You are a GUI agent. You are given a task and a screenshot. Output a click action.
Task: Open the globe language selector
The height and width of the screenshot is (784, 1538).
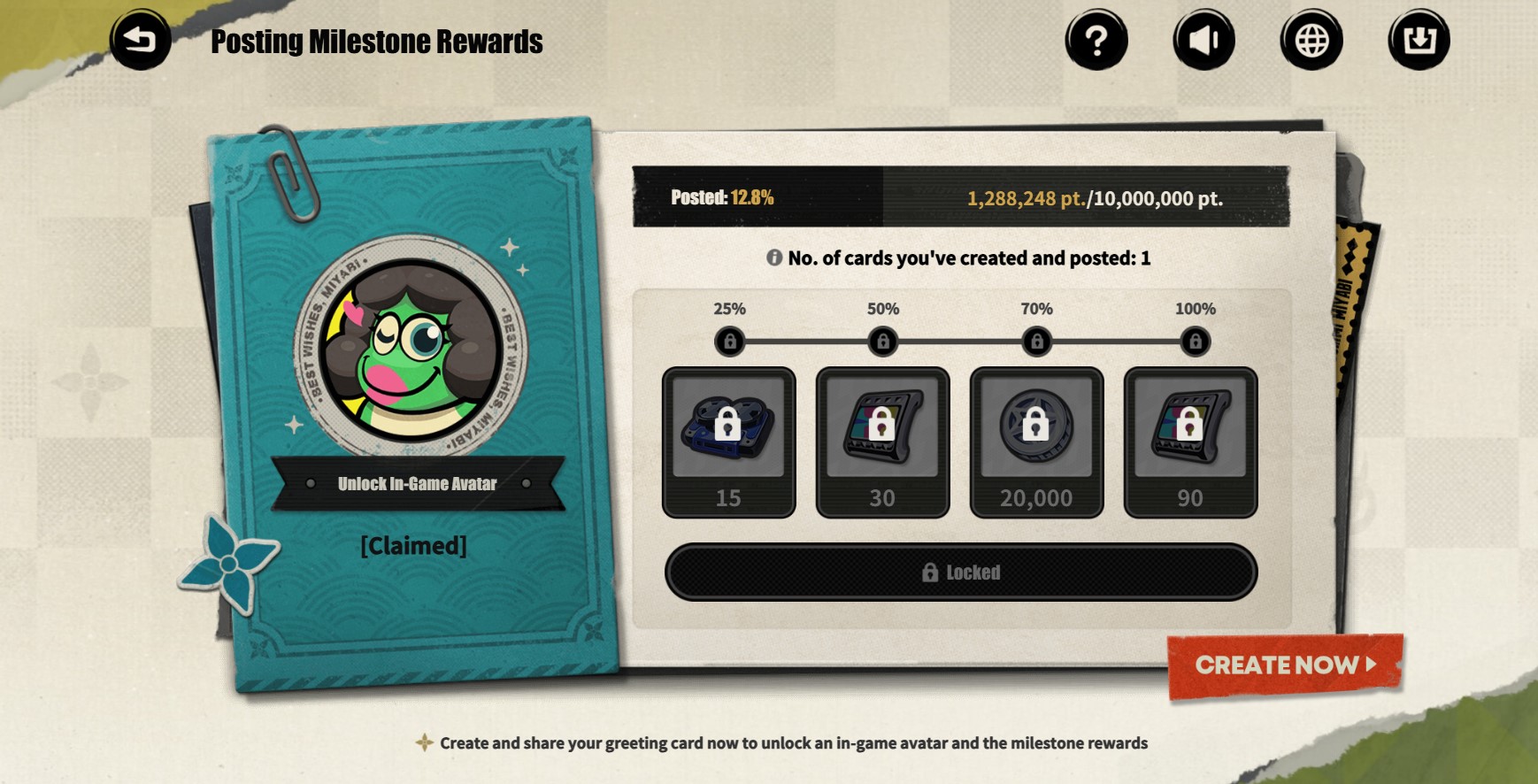1311,40
